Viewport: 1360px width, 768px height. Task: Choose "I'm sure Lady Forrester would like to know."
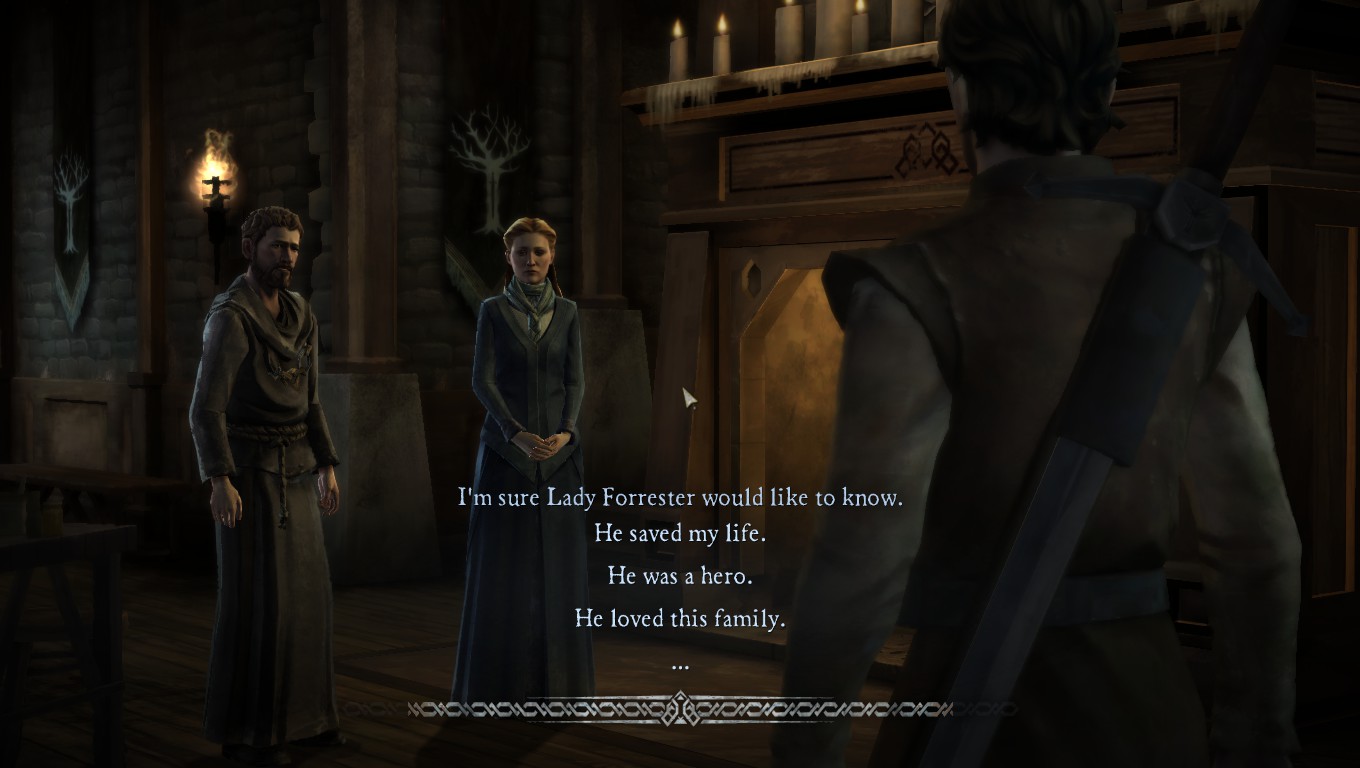point(680,497)
